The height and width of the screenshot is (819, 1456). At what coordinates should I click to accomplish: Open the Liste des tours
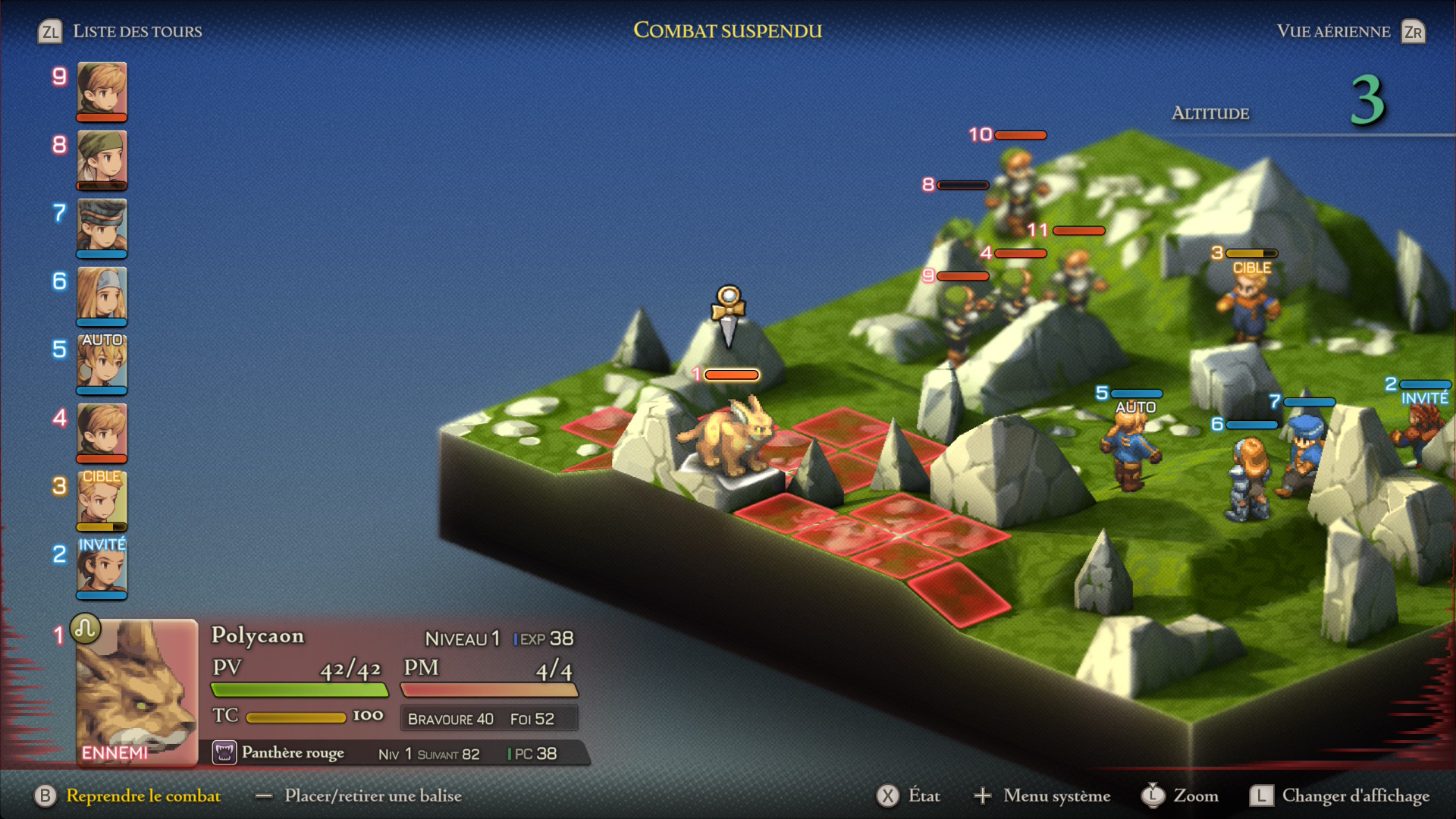(x=136, y=31)
